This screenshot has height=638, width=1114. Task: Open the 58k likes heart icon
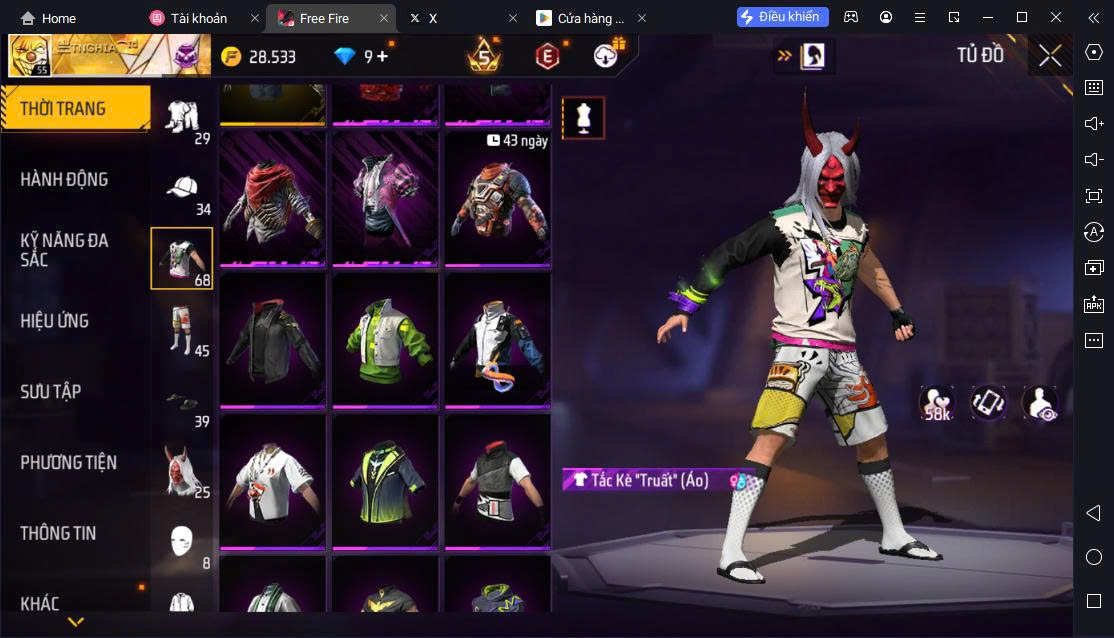tap(937, 402)
